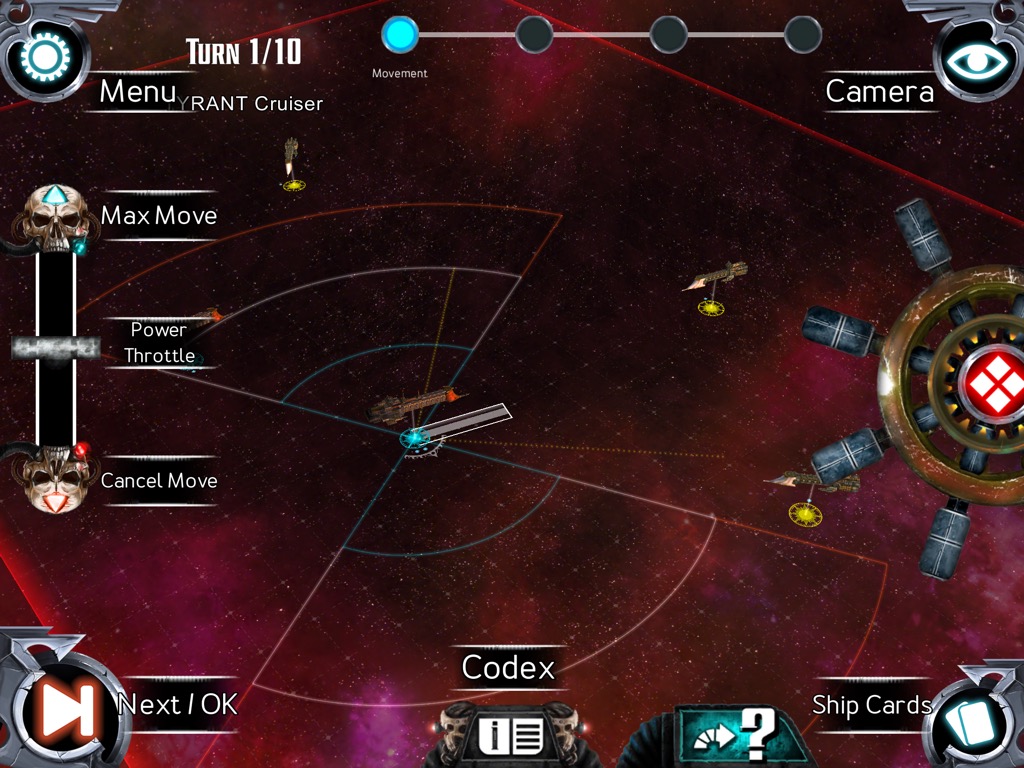Cancel Move using the red skull
Viewport: 1024px width, 768px height.
point(56,481)
